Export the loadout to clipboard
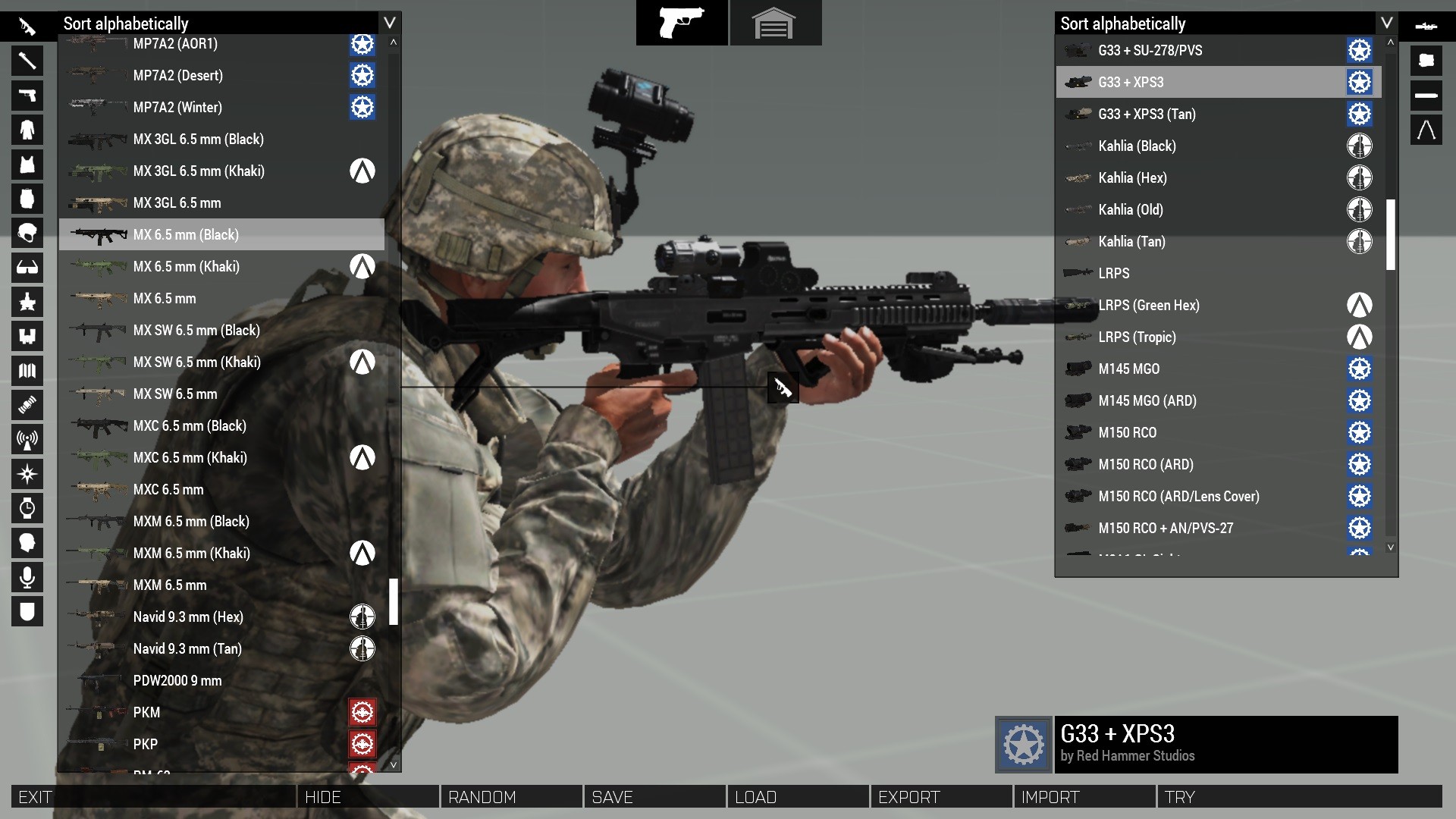The height and width of the screenshot is (819, 1456). (942, 797)
